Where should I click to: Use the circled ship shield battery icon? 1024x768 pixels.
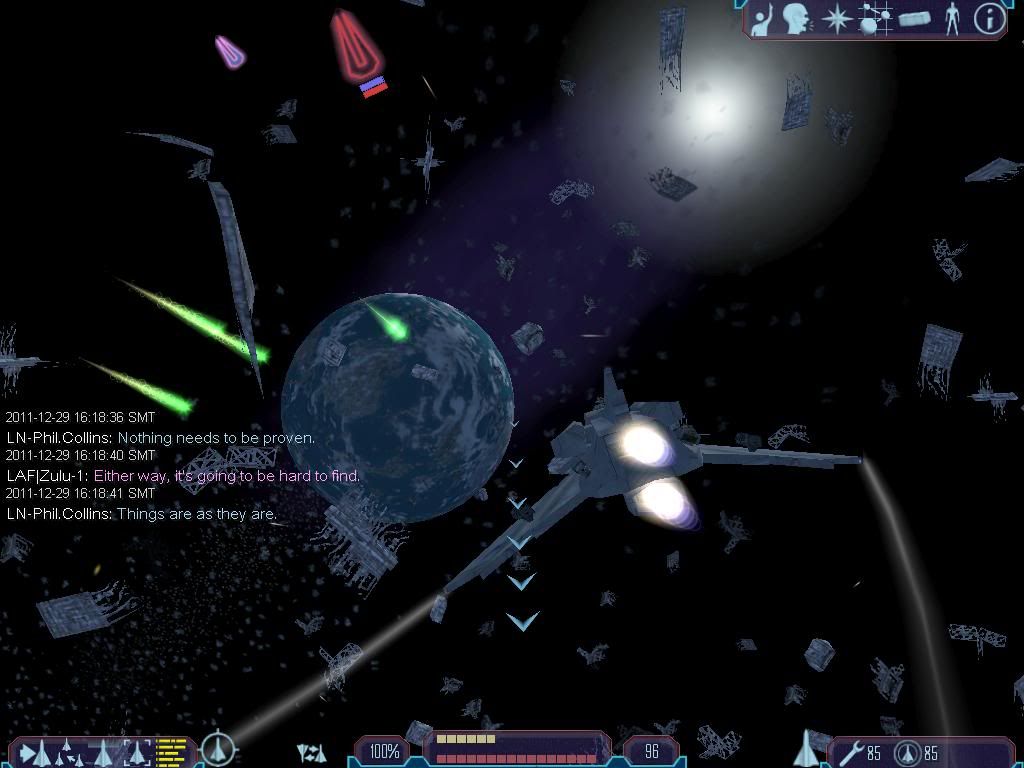coord(908,751)
